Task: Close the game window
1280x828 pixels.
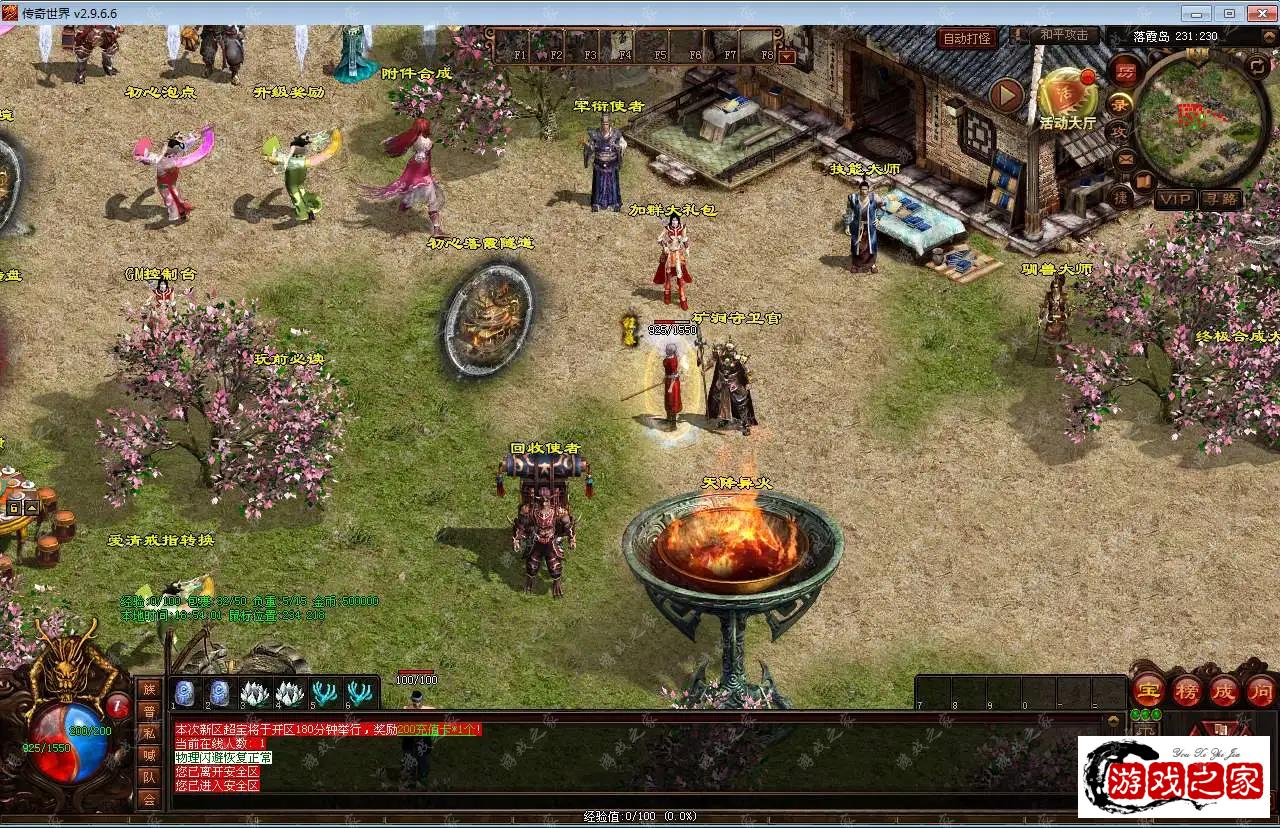Action: (x=1258, y=13)
